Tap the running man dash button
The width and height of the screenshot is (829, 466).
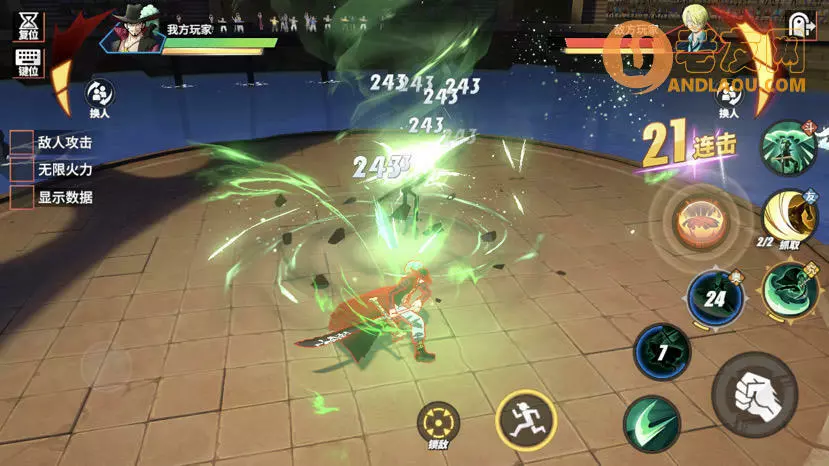(x=524, y=420)
